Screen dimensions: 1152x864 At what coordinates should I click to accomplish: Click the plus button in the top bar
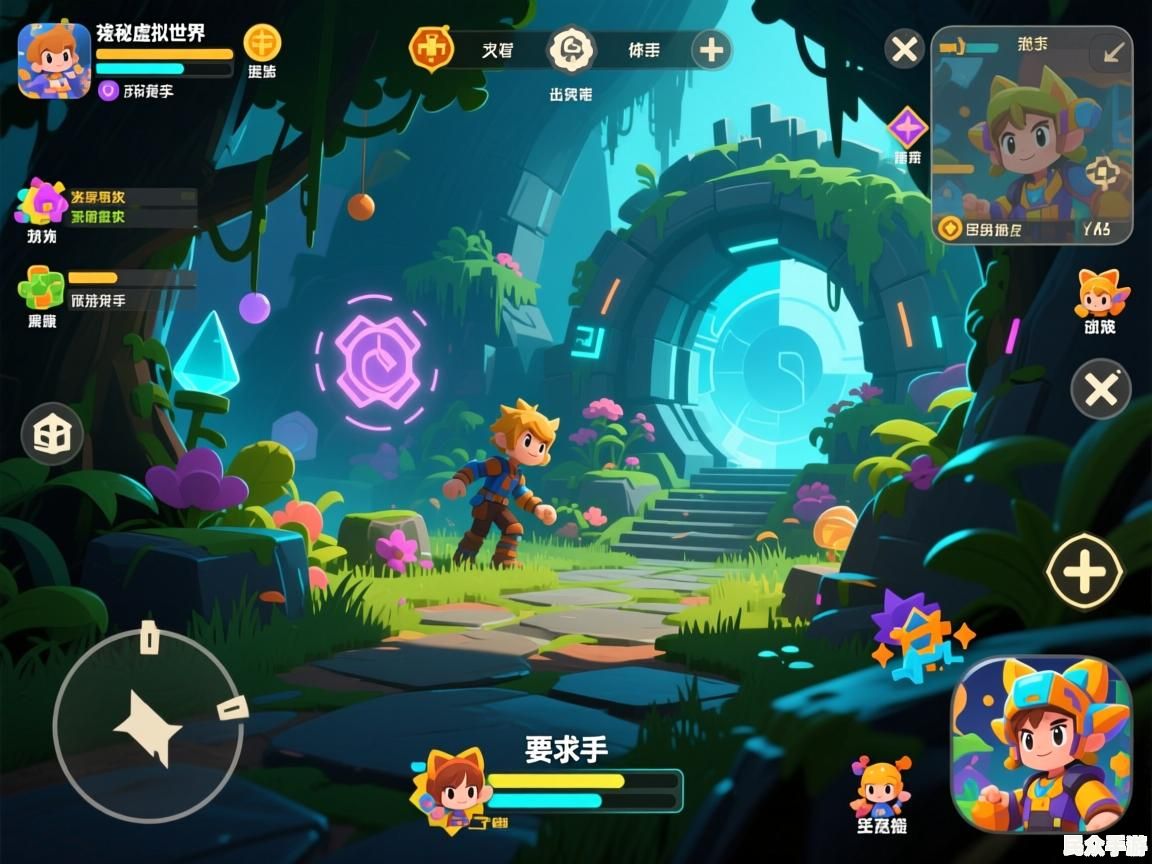click(x=711, y=50)
